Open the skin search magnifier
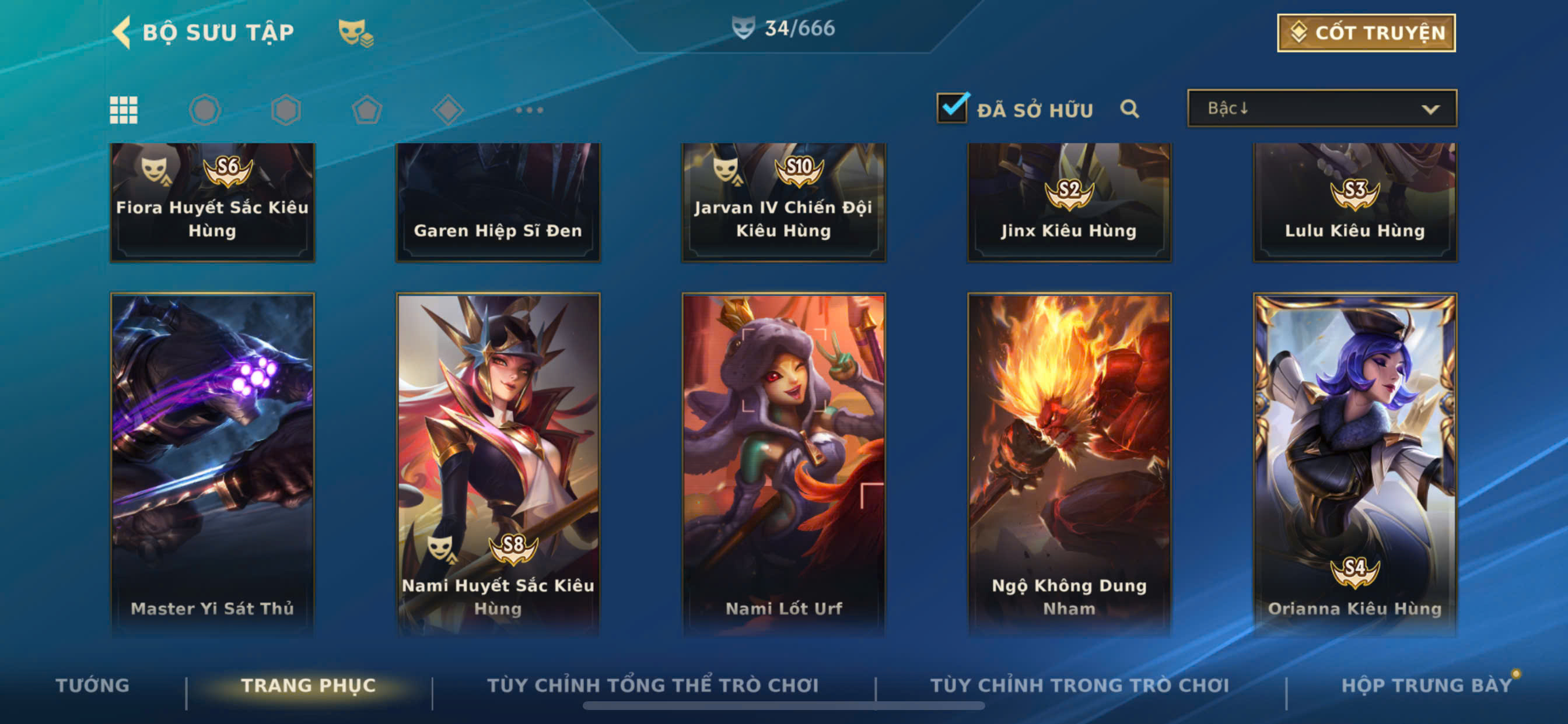1568x724 pixels. coord(1129,109)
